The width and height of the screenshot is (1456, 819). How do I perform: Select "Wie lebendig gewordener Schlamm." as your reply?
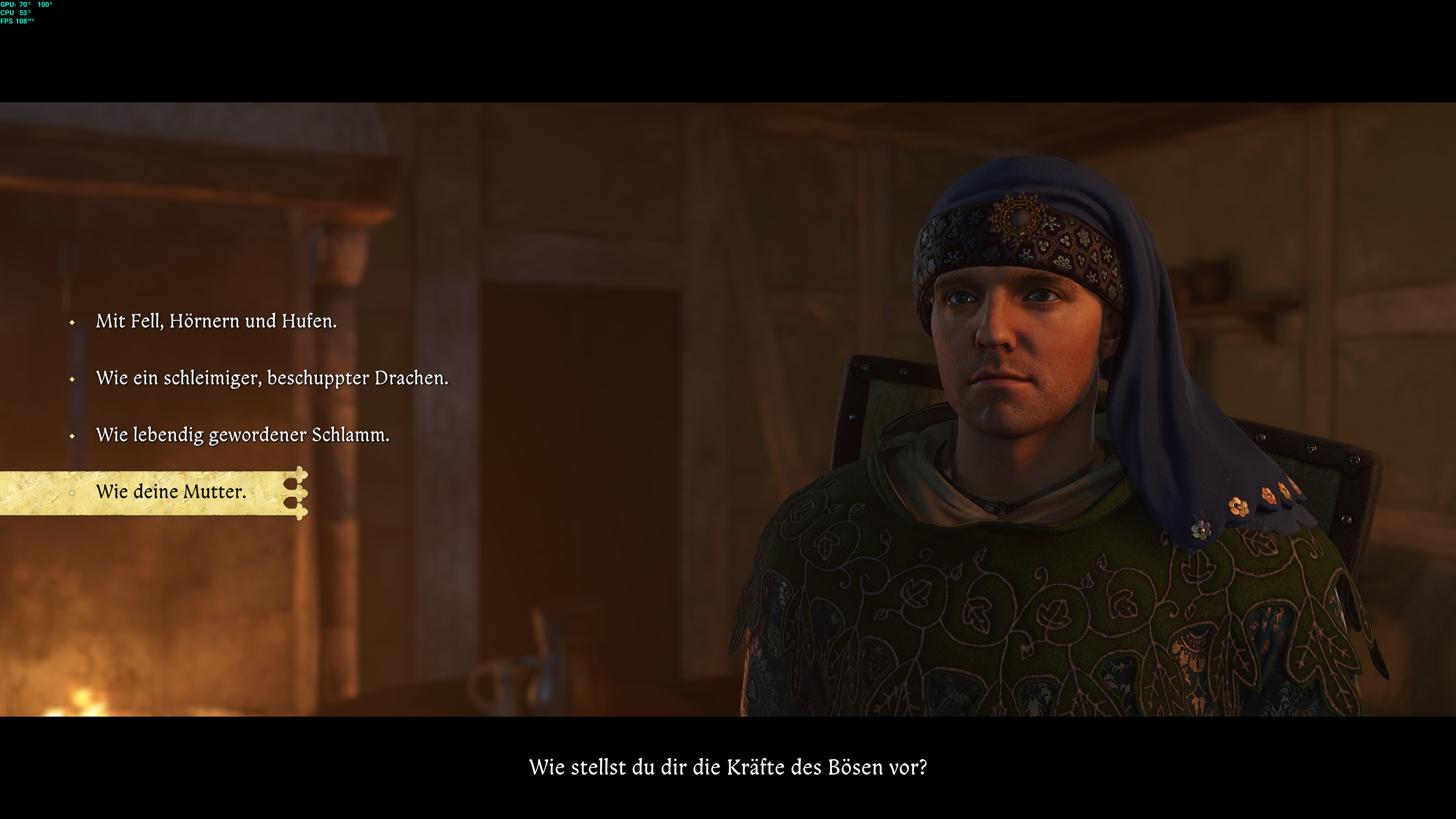[243, 436]
